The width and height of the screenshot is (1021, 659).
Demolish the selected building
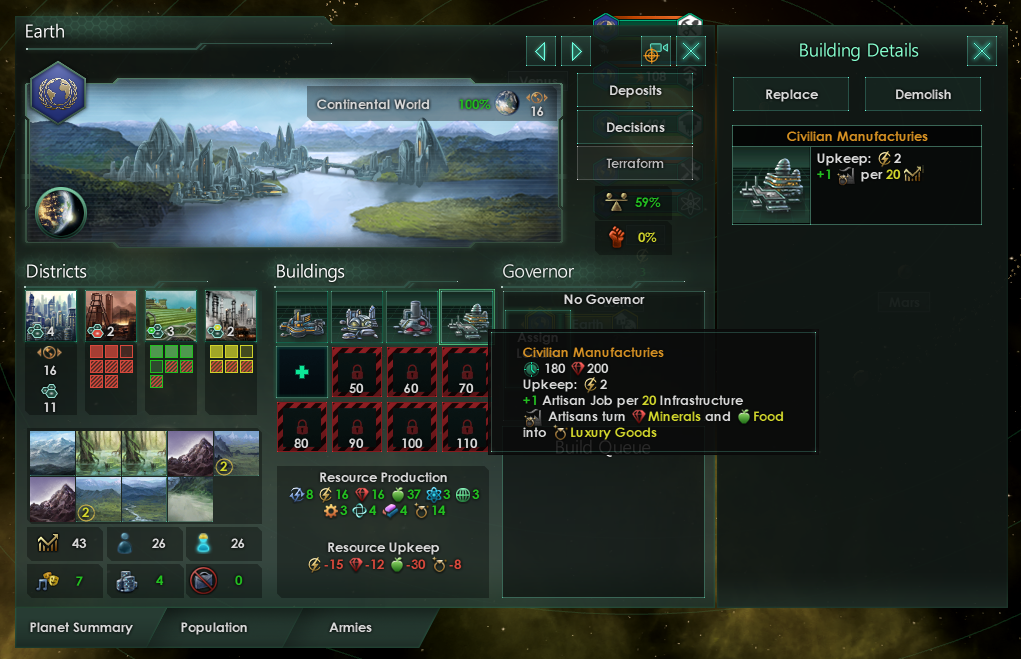pos(923,95)
